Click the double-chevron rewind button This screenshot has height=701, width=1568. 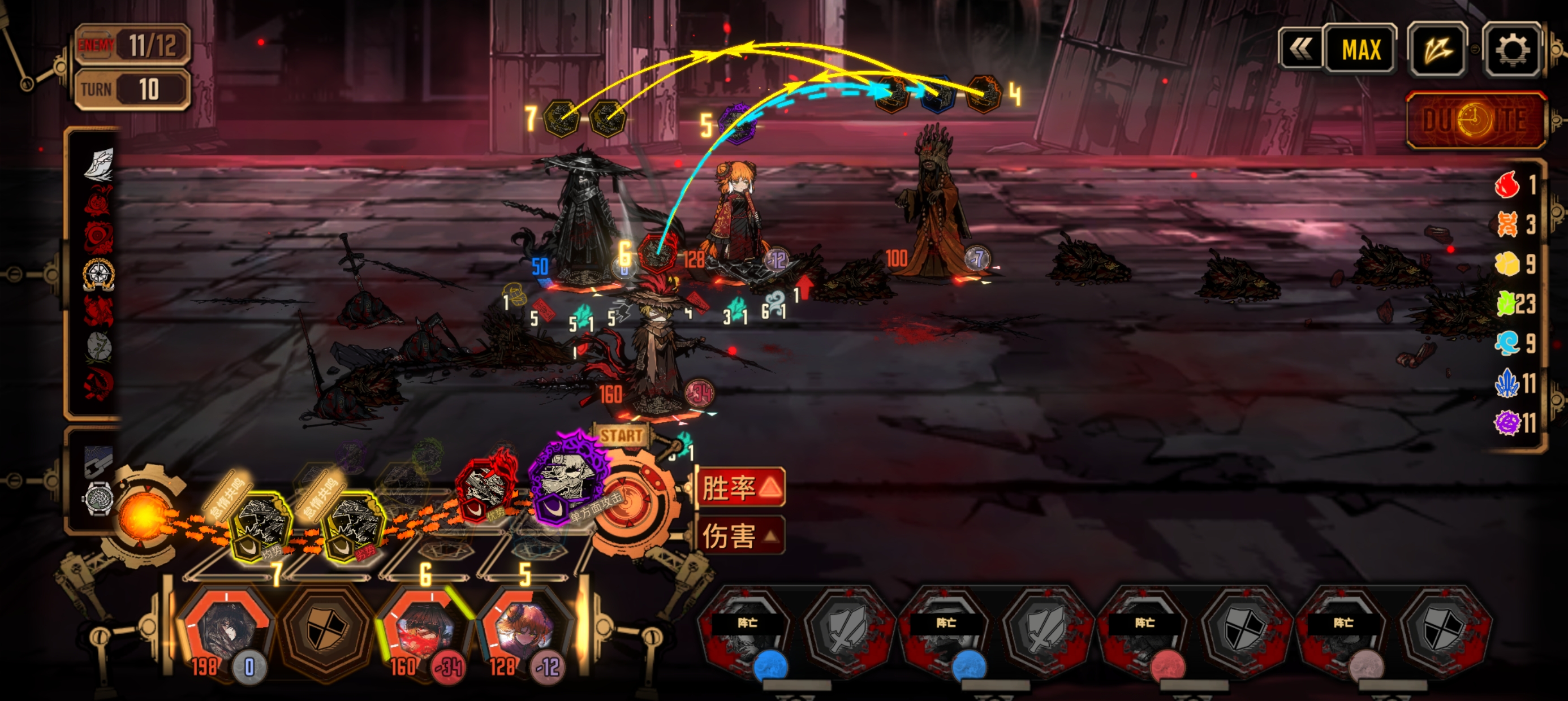click(x=1301, y=49)
